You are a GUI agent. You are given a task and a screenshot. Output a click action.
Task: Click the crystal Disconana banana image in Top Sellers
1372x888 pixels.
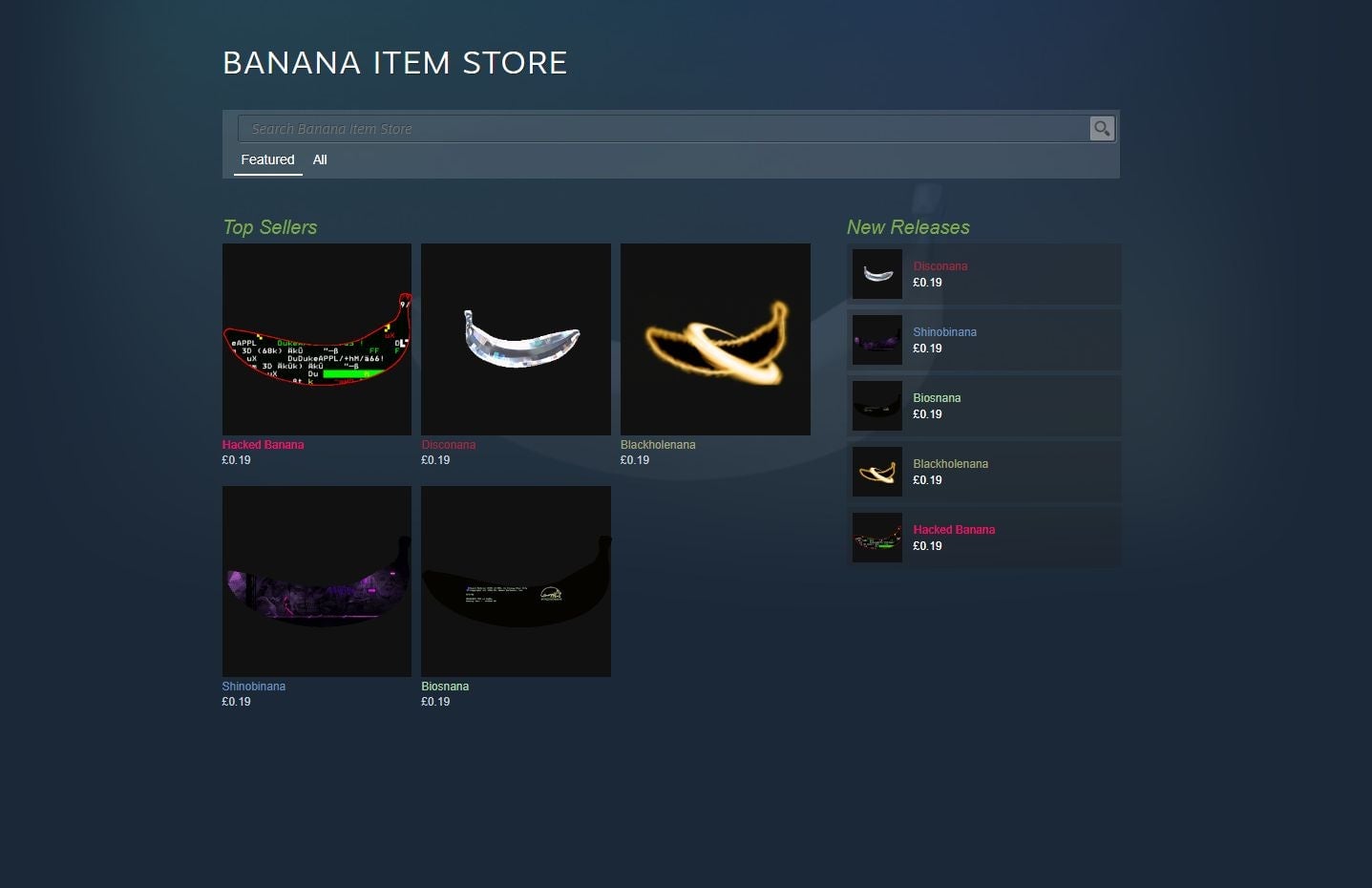tap(516, 339)
